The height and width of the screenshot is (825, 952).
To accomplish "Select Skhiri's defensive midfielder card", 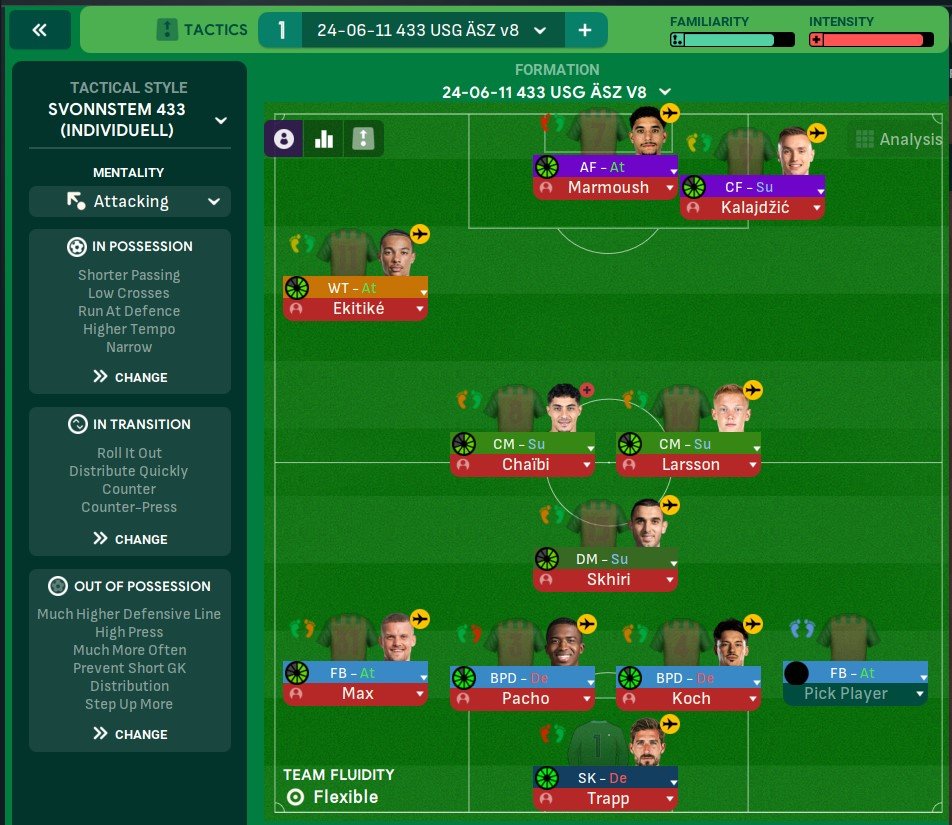I will click(606, 578).
